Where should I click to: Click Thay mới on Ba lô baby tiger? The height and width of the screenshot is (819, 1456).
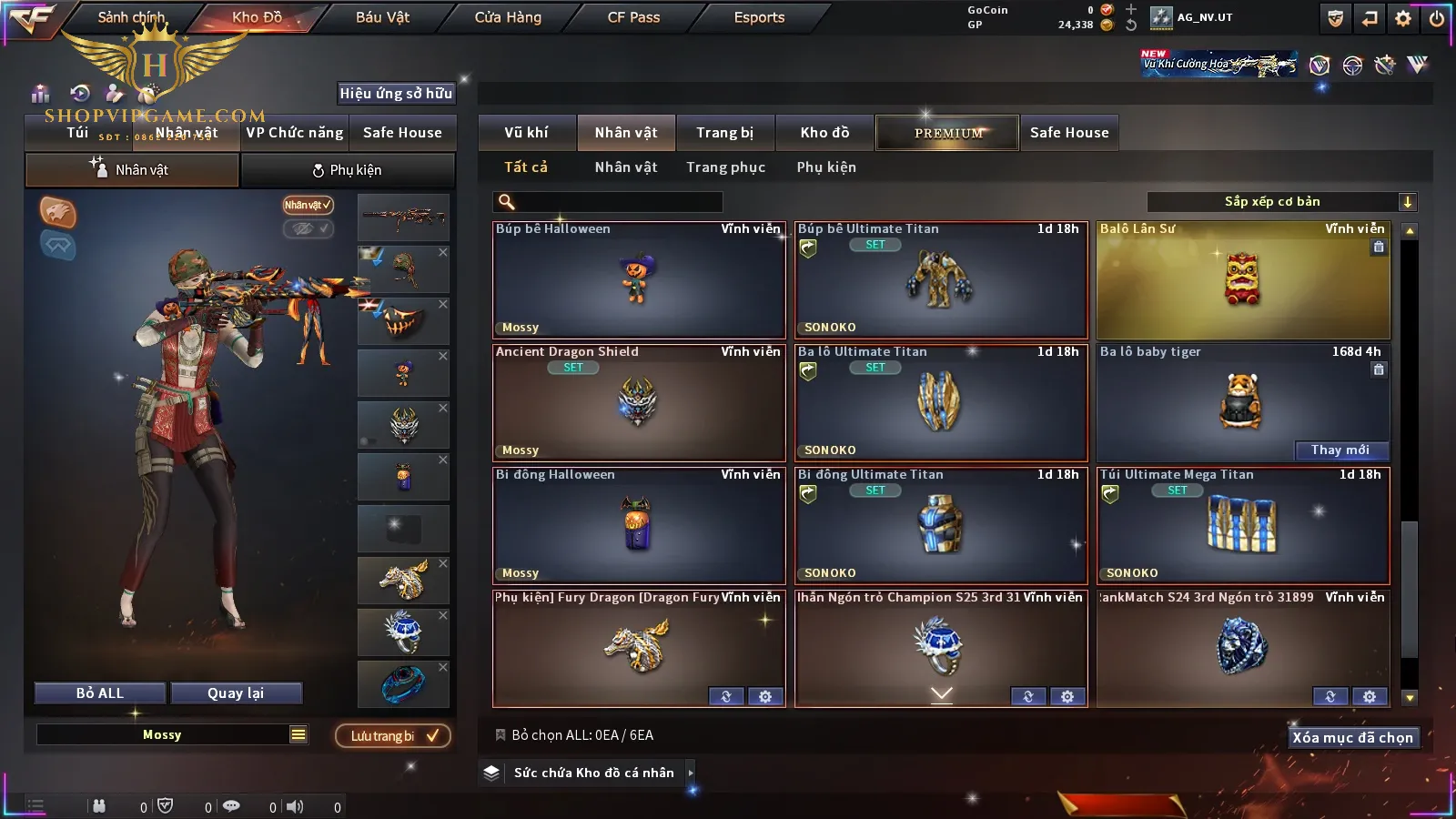(x=1340, y=450)
